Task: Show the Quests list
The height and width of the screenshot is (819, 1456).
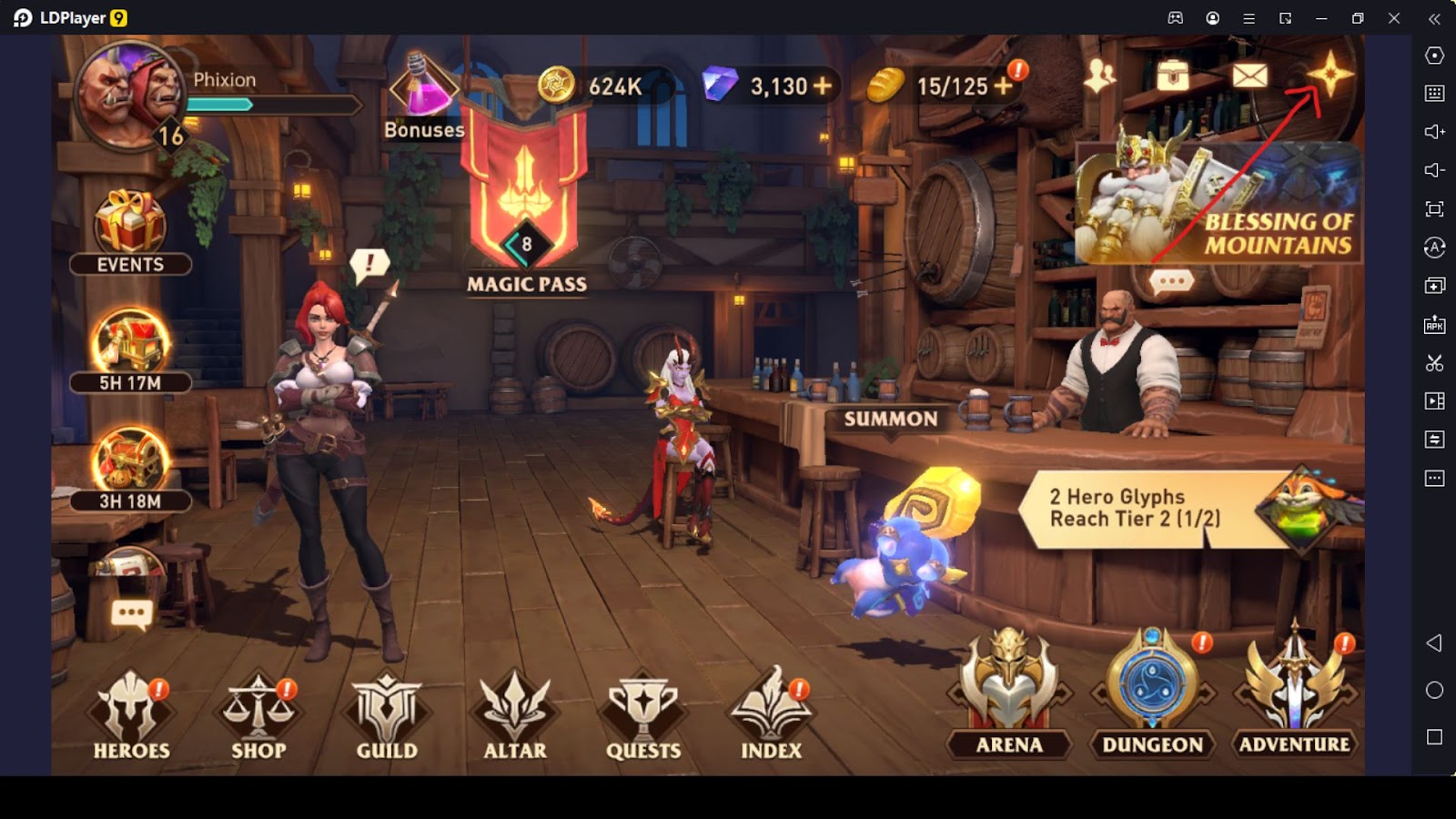Action: click(643, 716)
